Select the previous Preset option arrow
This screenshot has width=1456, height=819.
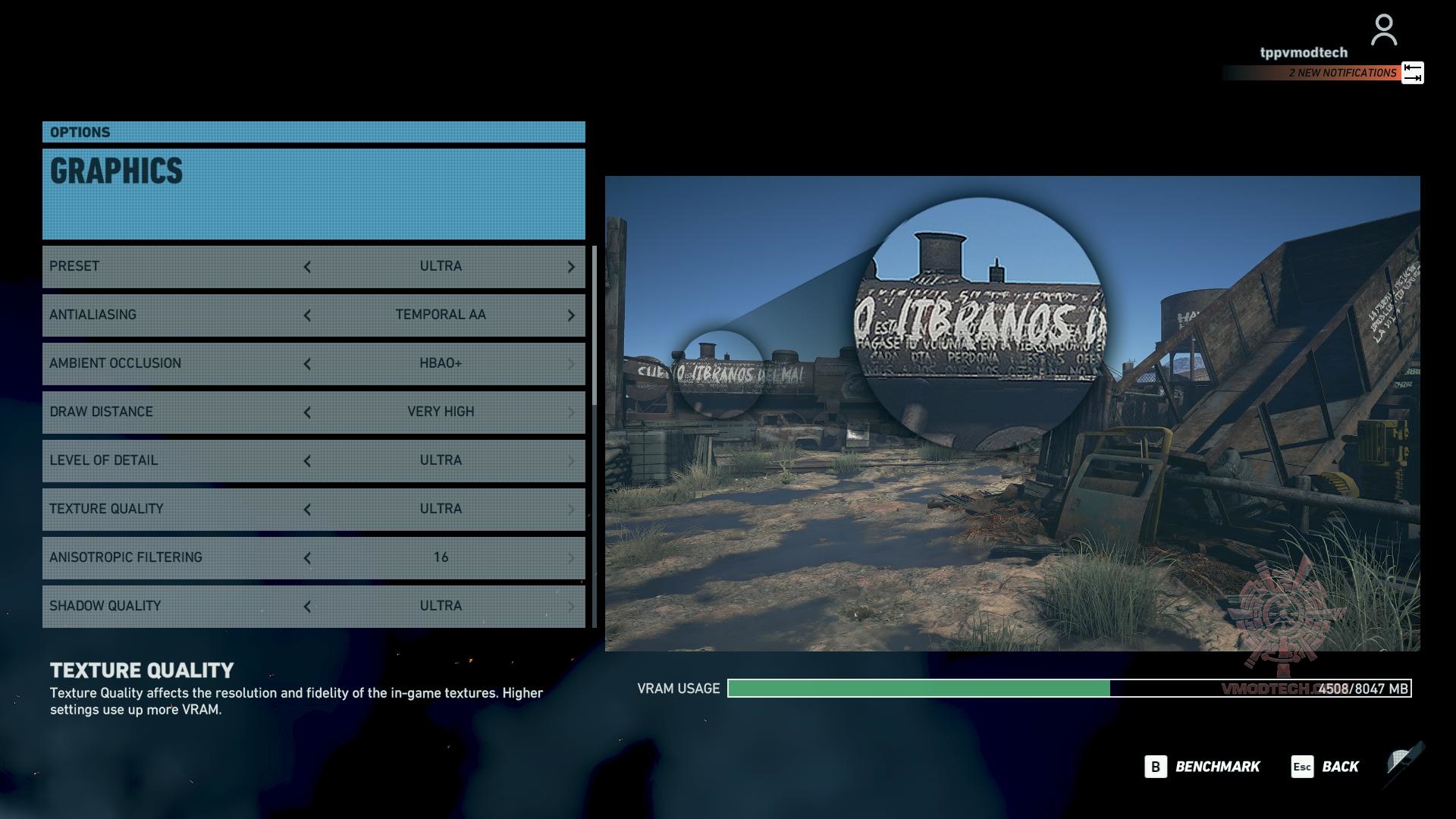point(307,267)
